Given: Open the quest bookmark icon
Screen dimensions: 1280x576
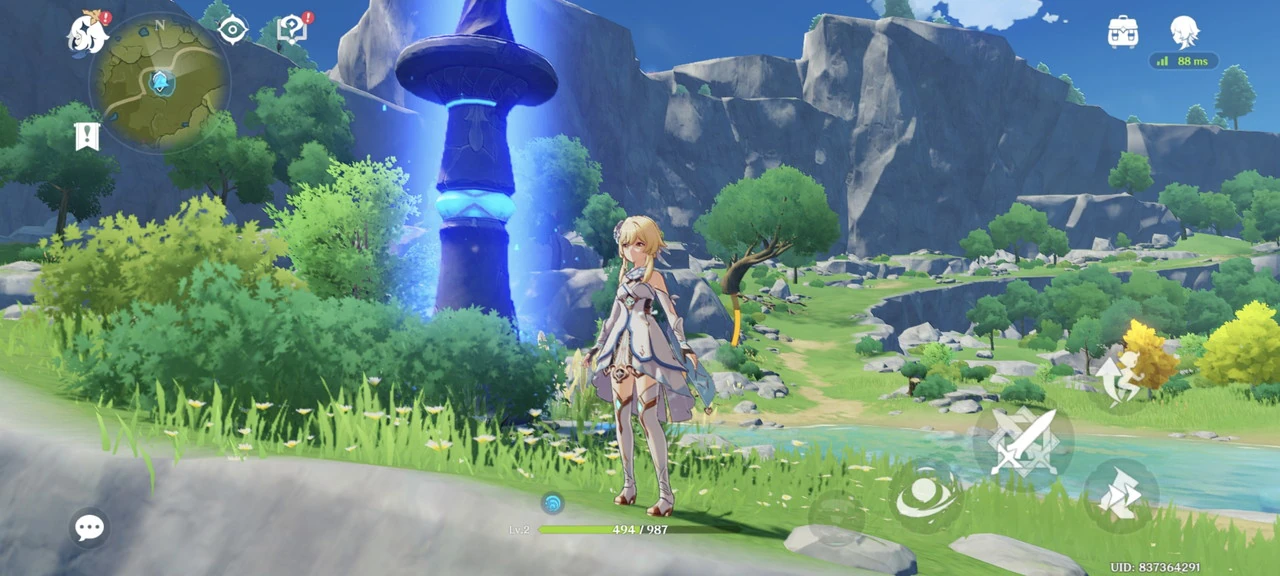Looking at the screenshot, I should coord(87,137).
